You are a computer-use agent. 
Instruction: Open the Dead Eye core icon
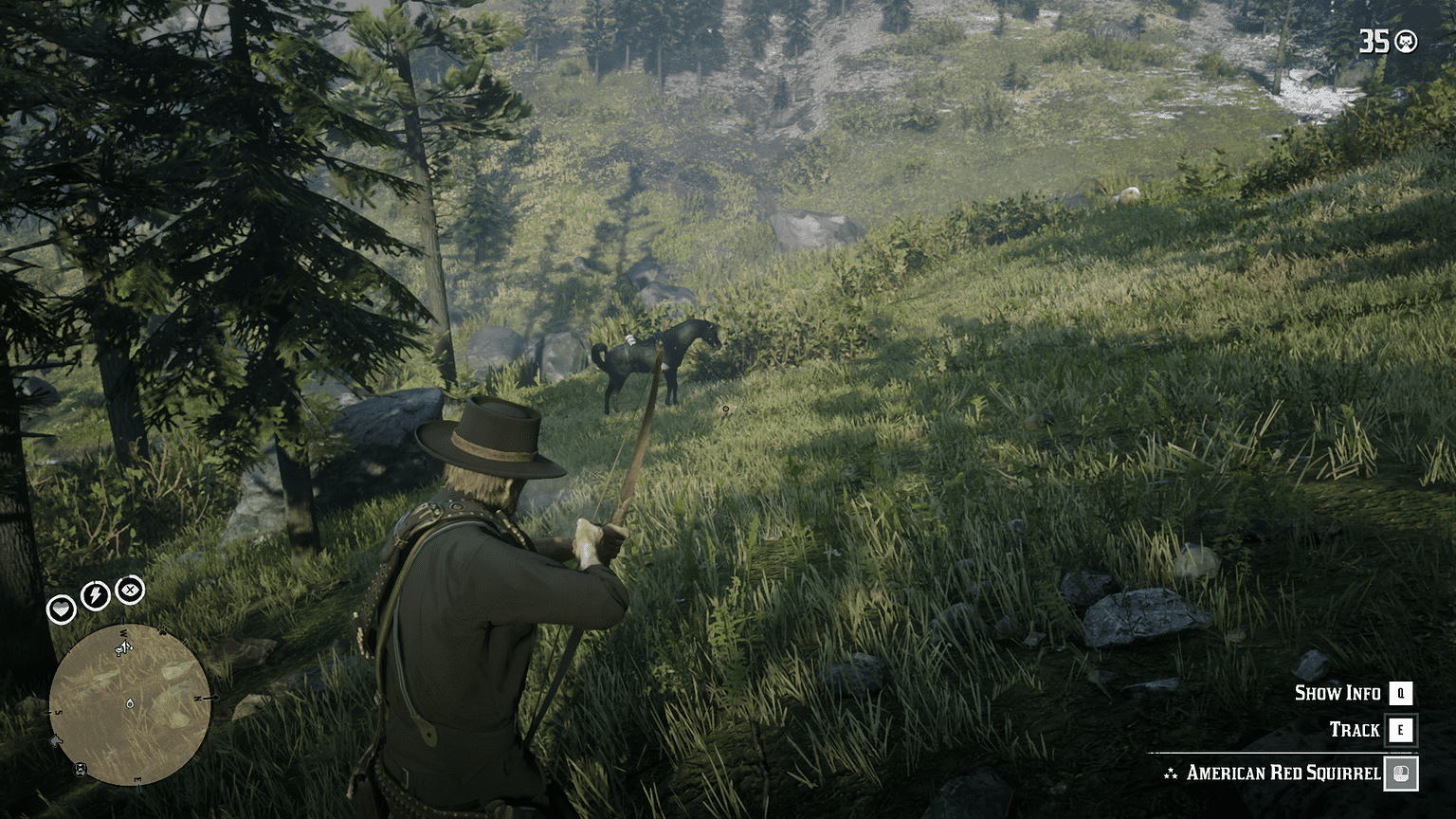(x=128, y=591)
